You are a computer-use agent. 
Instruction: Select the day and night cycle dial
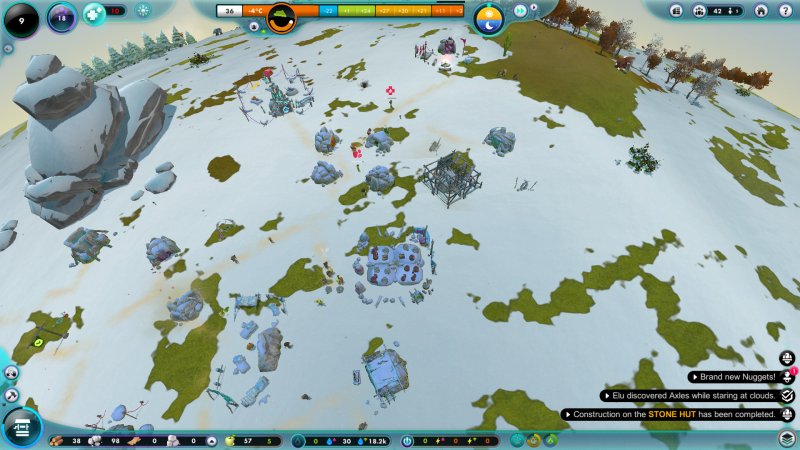[489, 18]
